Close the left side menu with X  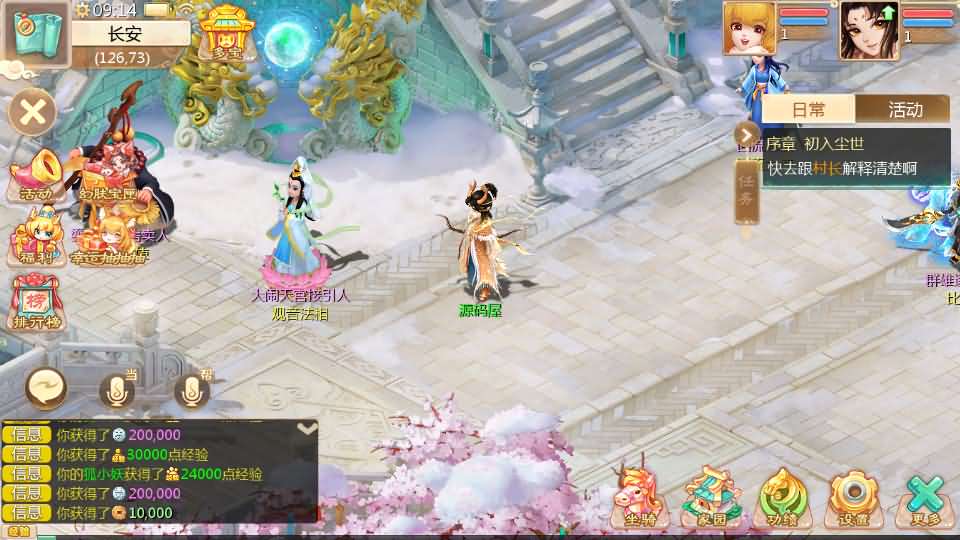(33, 111)
